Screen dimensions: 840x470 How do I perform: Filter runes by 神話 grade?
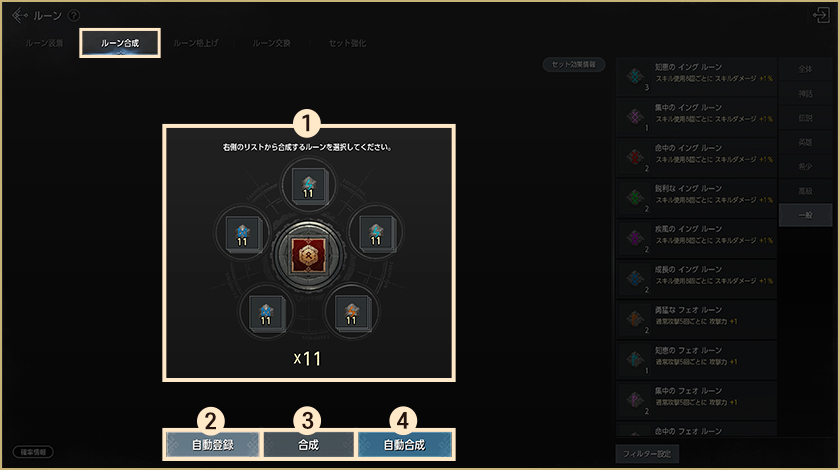806,95
